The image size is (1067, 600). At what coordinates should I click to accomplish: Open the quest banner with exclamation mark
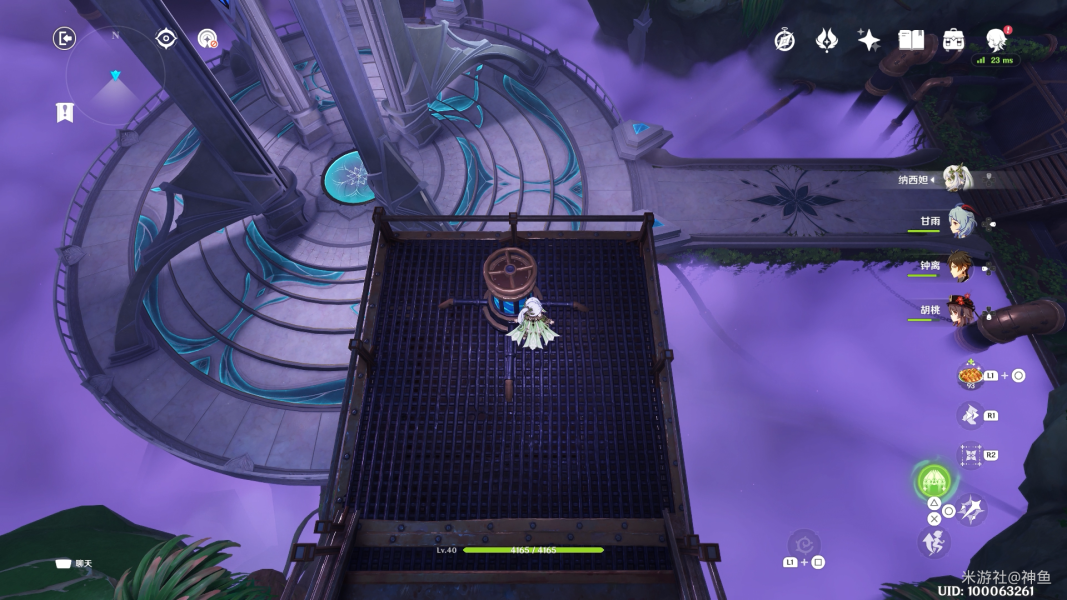click(x=65, y=112)
